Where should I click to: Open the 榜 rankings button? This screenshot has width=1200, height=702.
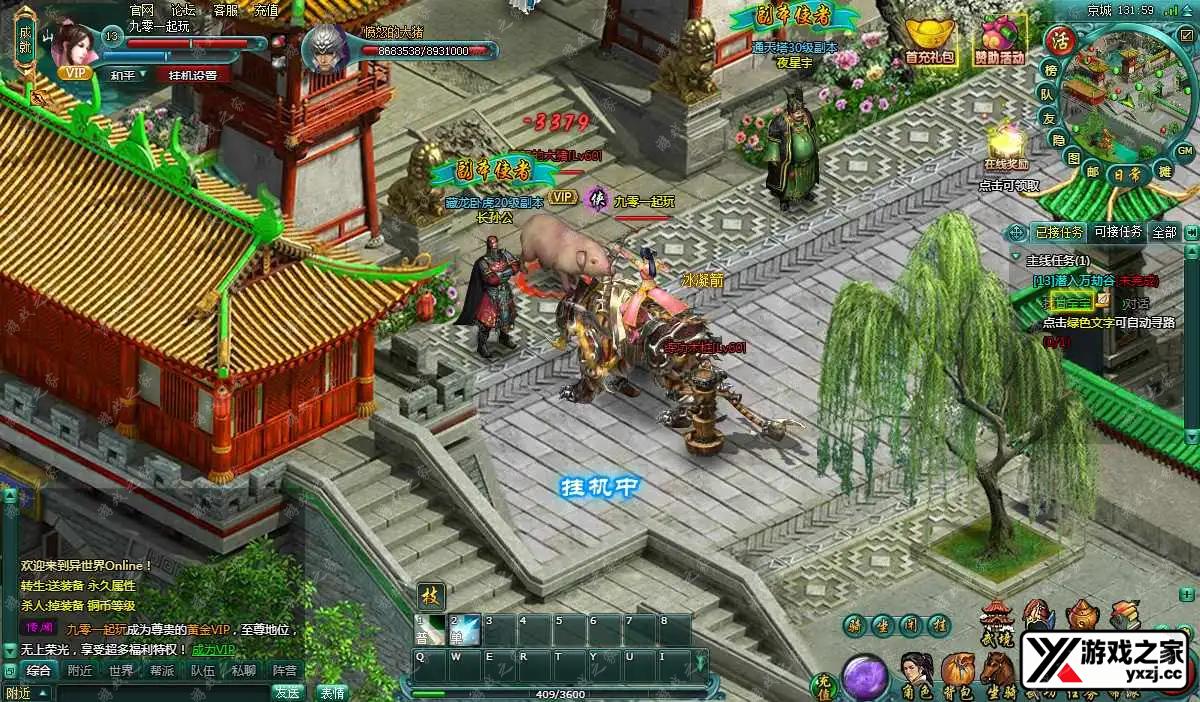(1050, 69)
